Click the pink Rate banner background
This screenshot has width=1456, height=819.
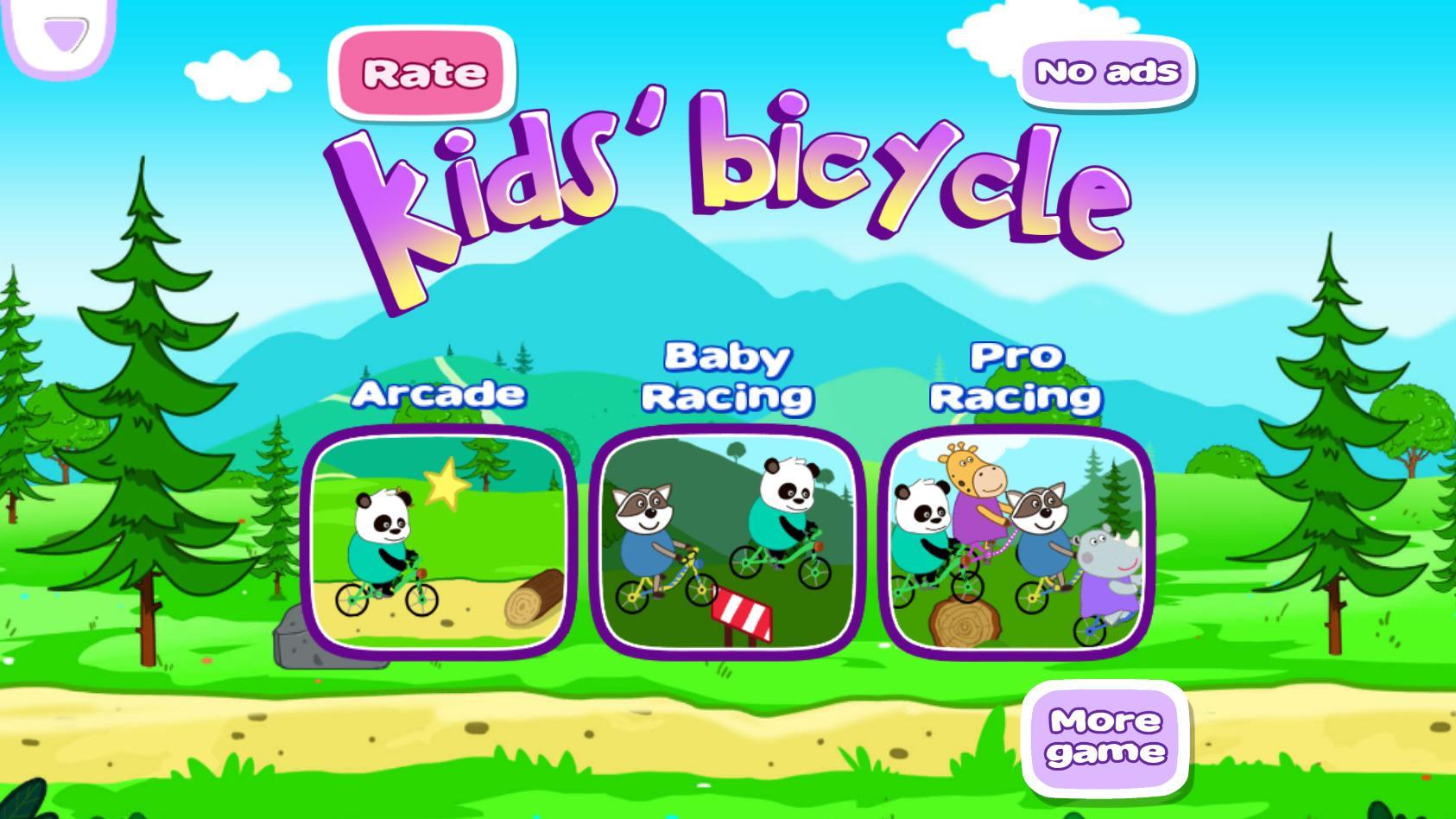421,74
